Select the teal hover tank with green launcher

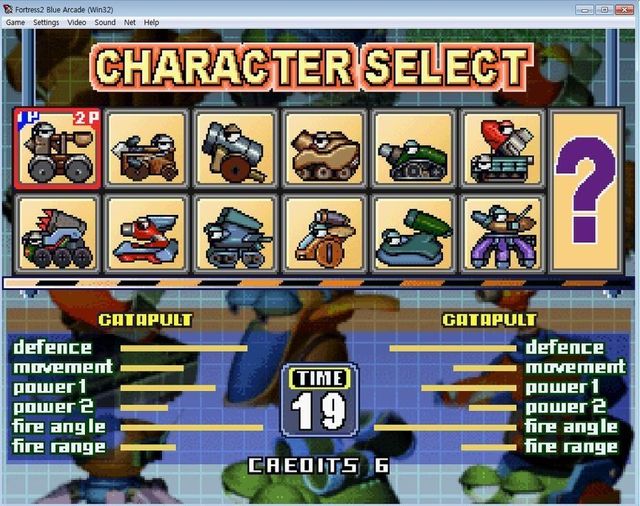click(x=413, y=234)
